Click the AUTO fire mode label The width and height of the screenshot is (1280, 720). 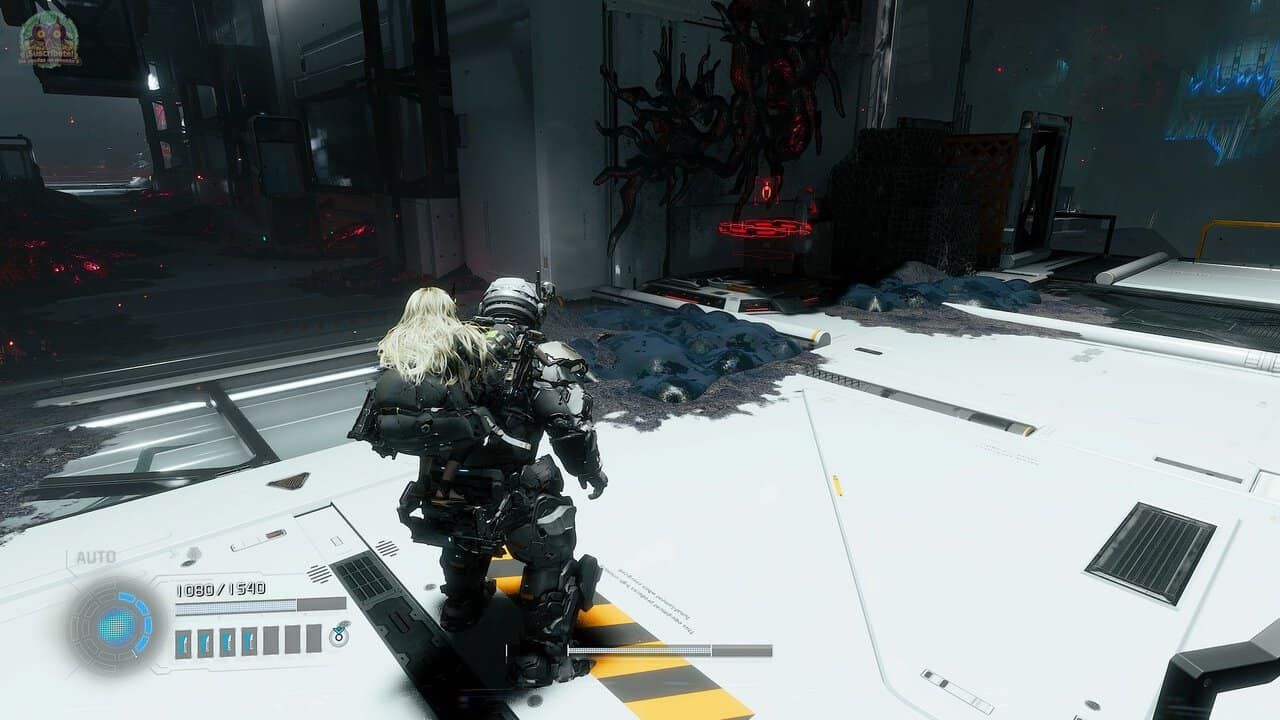pyautogui.click(x=96, y=557)
